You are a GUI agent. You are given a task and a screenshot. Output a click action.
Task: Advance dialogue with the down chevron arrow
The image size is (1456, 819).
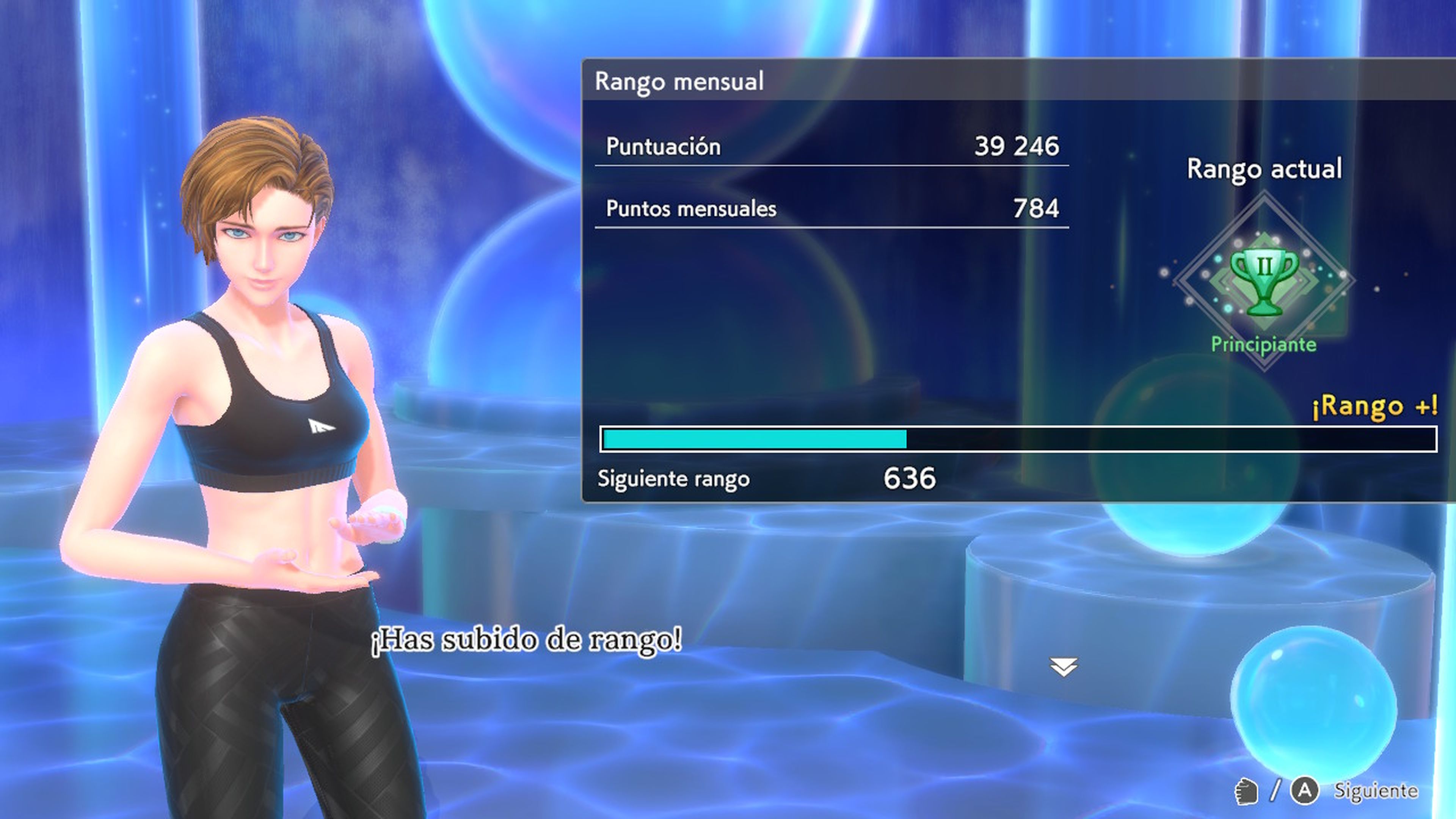tap(1064, 667)
